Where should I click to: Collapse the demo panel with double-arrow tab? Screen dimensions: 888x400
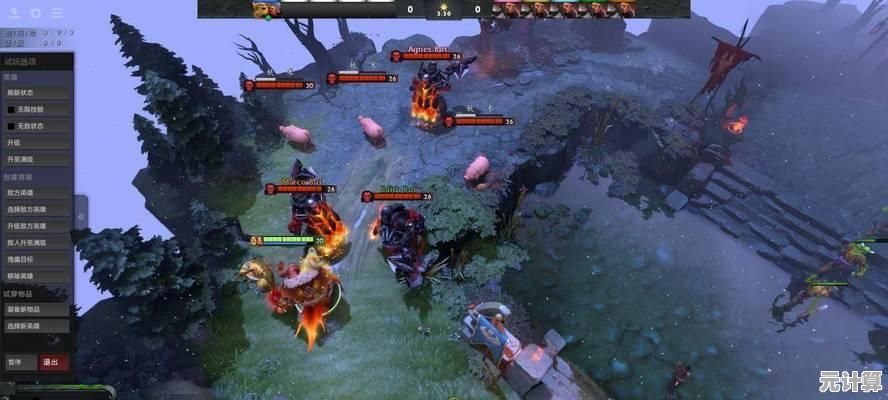click(81, 213)
